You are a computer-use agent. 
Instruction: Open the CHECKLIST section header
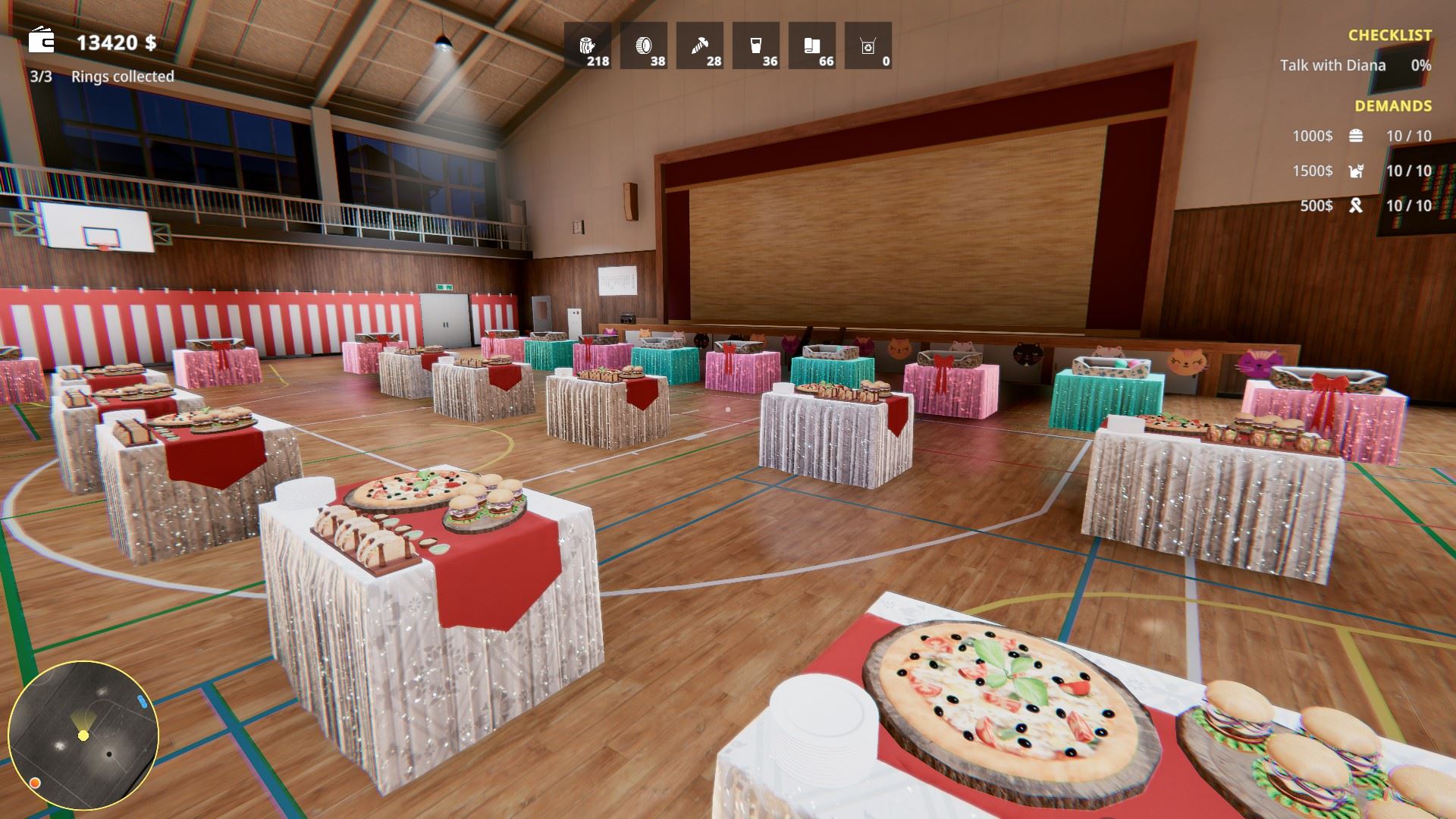pos(1392,34)
